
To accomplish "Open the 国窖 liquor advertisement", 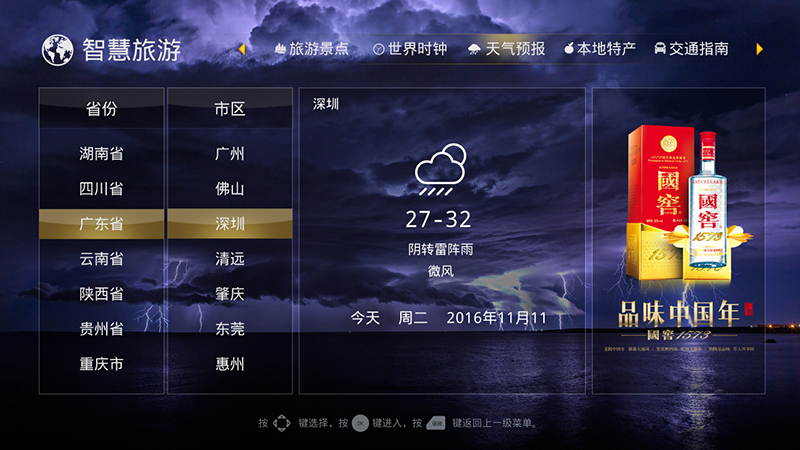I will pyautogui.click(x=678, y=240).
